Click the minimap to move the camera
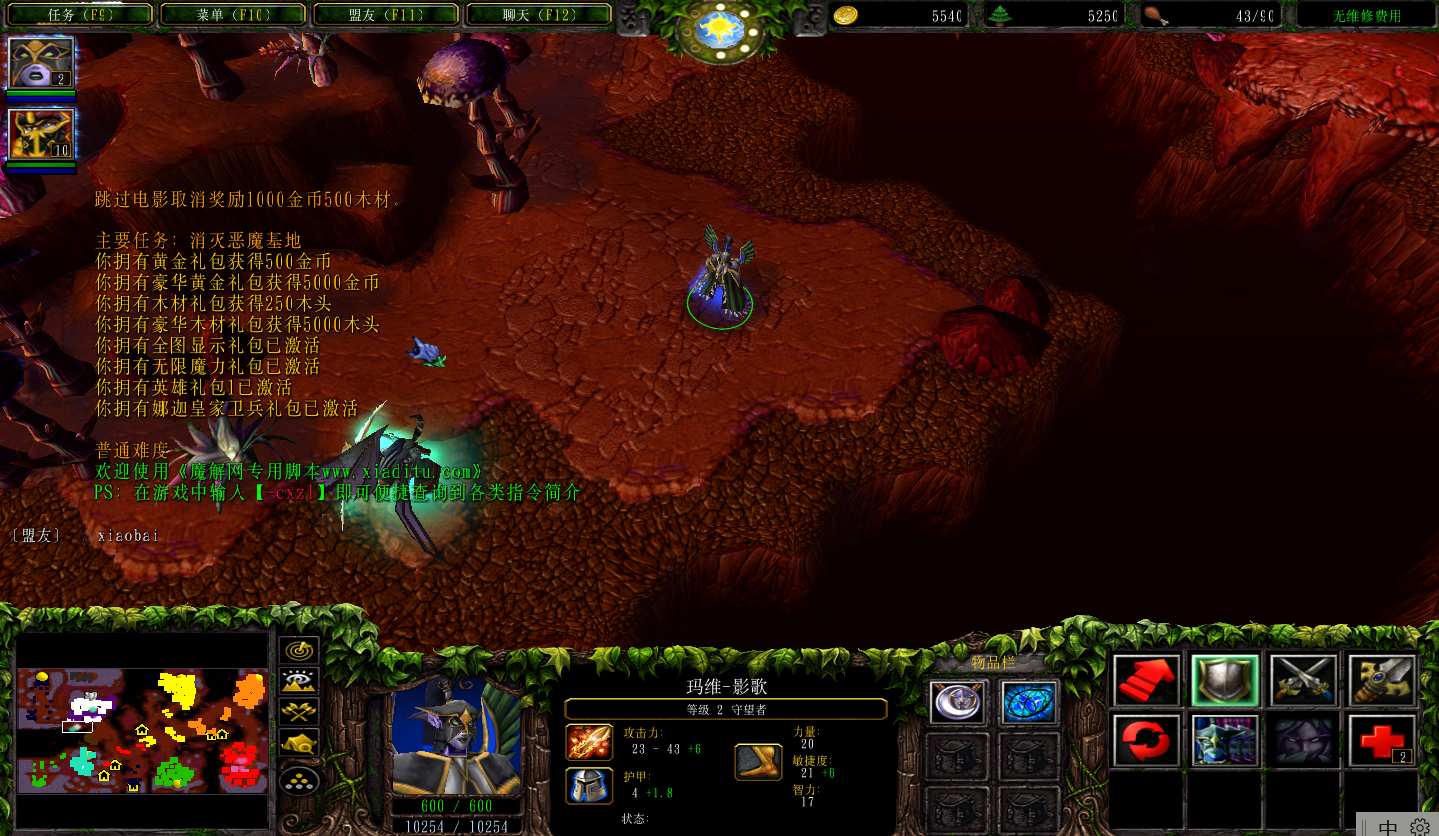The image size is (1439, 836). [142, 730]
